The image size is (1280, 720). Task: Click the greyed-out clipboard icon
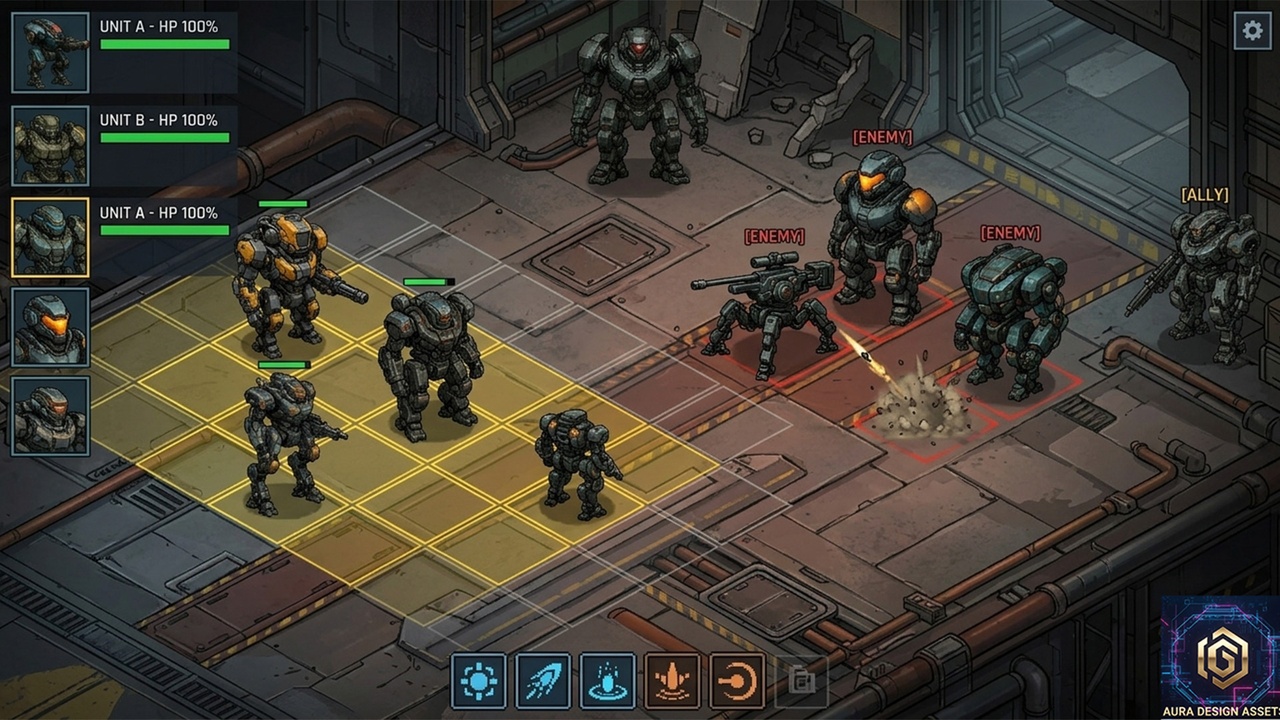click(x=801, y=681)
